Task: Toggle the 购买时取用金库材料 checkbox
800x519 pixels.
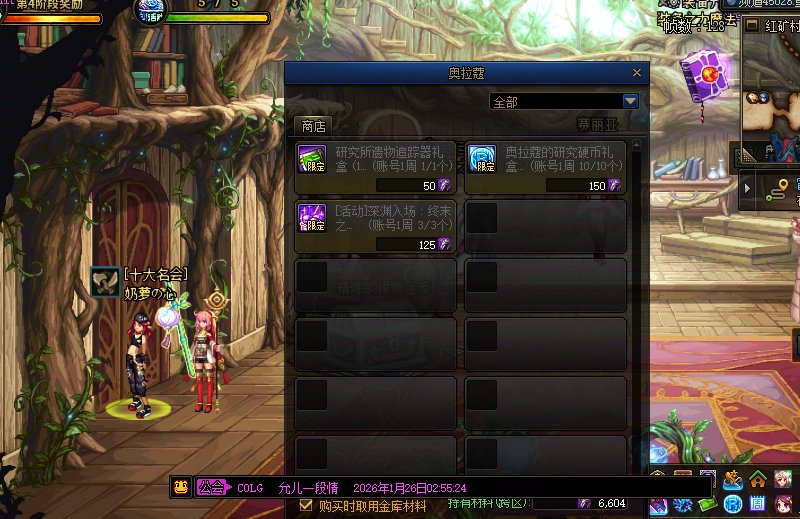Action: [x=307, y=506]
